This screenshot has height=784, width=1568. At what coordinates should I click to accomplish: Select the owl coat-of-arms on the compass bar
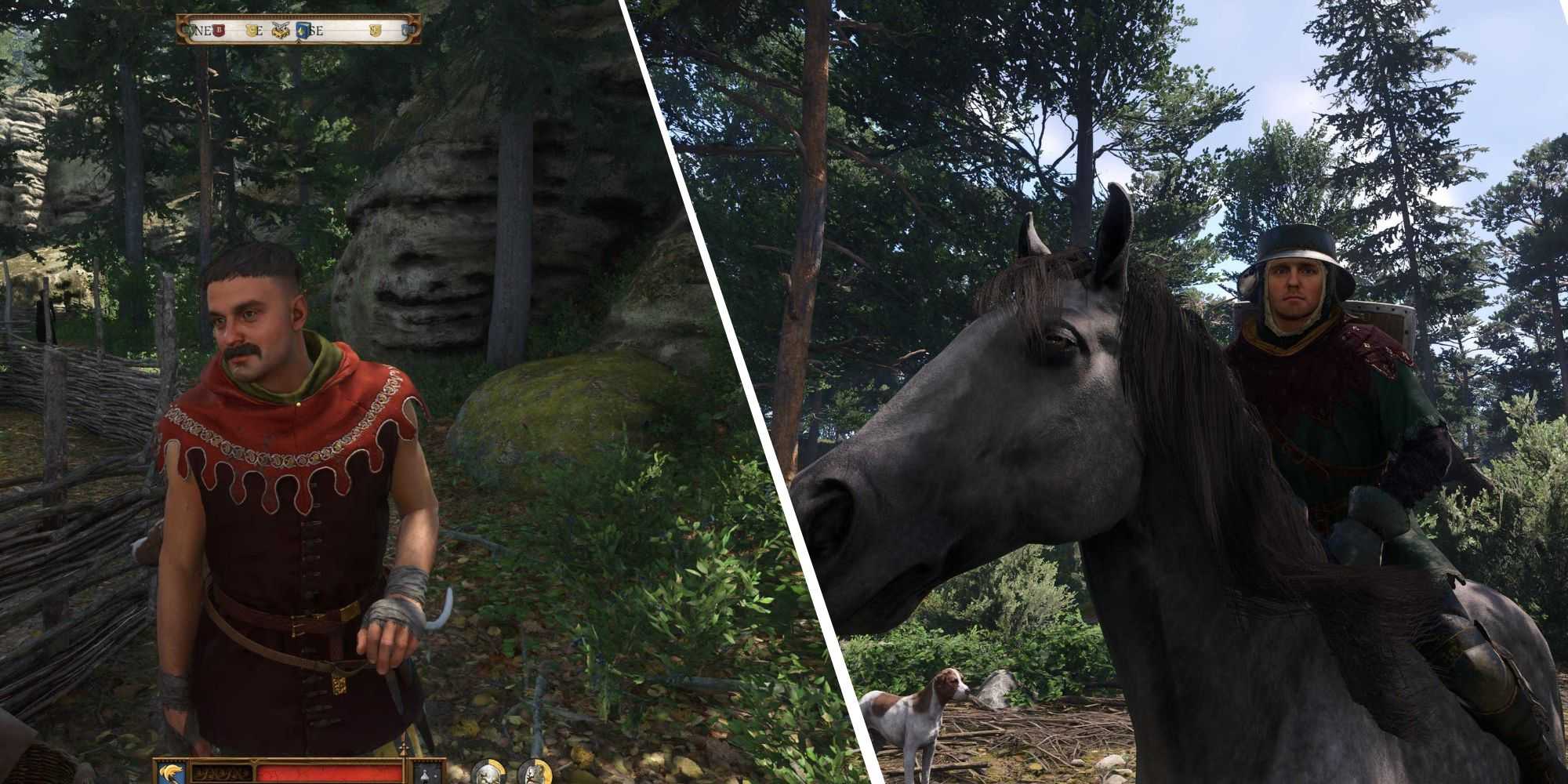click(280, 30)
